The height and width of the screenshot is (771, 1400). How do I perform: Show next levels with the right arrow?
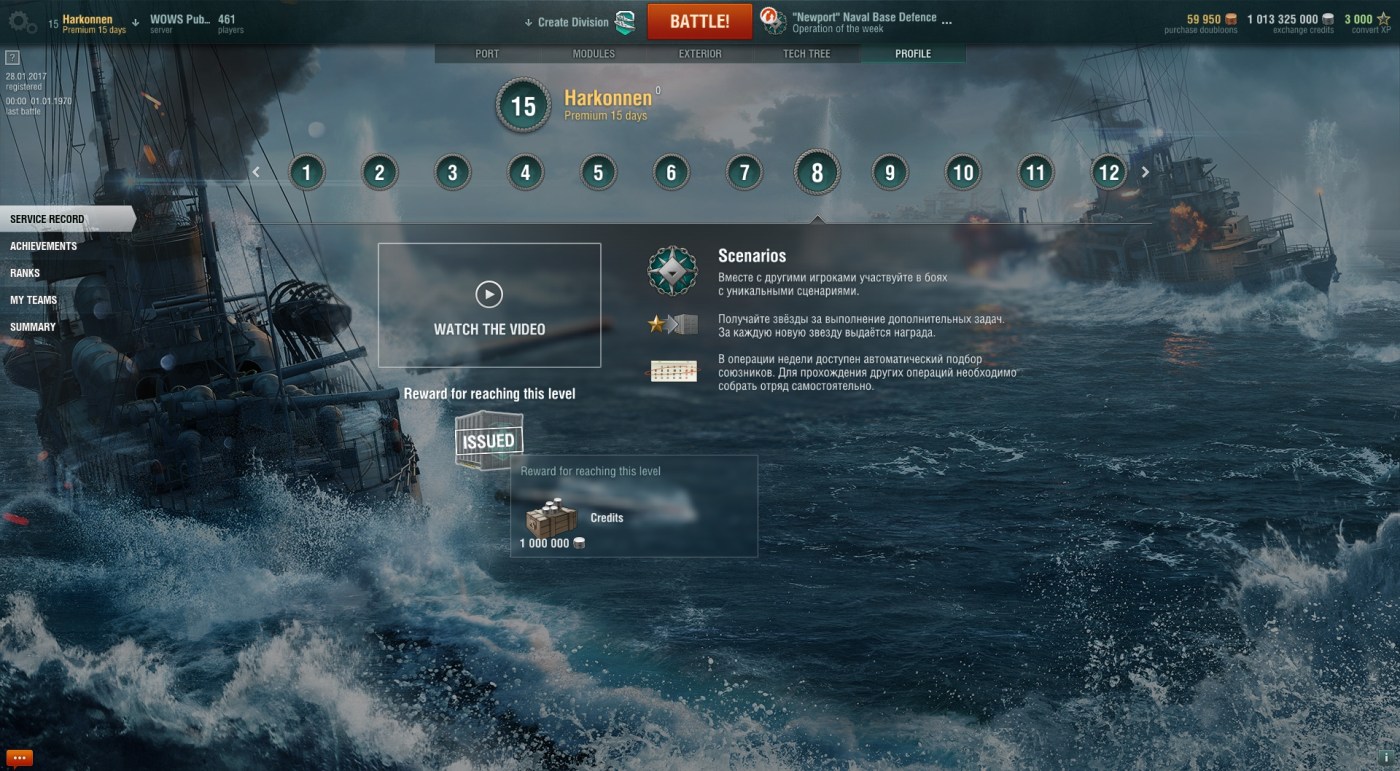(x=1145, y=172)
